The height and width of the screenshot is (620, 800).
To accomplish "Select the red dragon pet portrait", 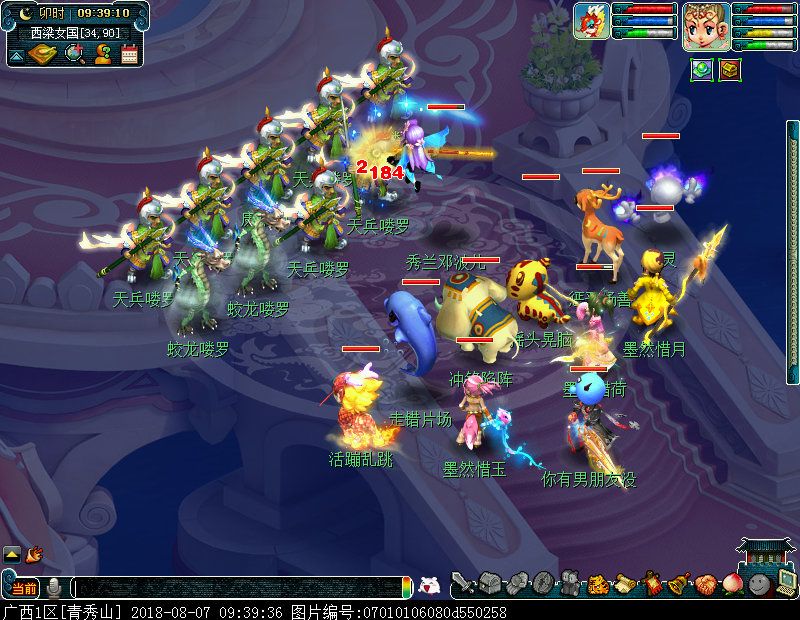I will tap(591, 21).
